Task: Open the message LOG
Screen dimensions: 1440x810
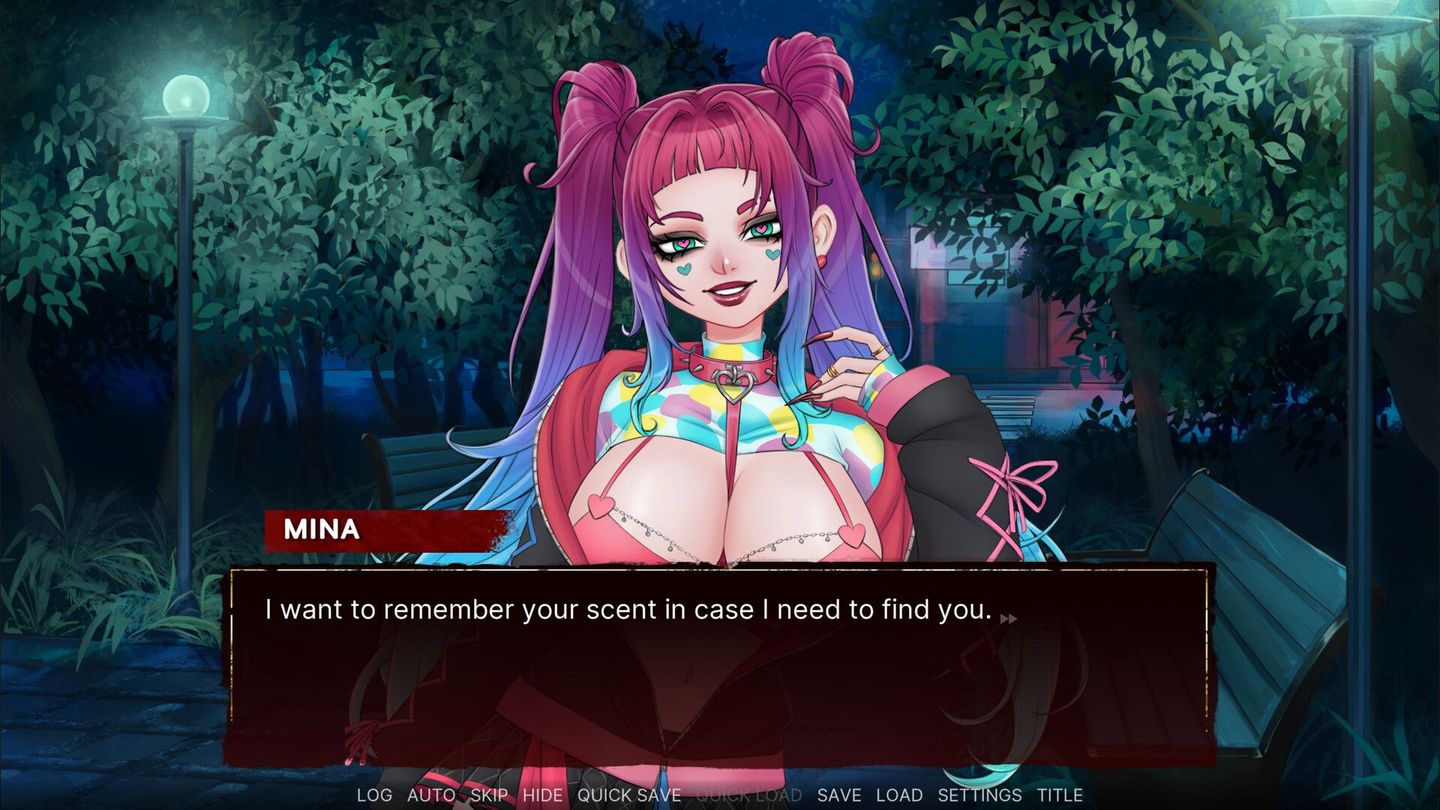Action: pyautogui.click(x=375, y=795)
